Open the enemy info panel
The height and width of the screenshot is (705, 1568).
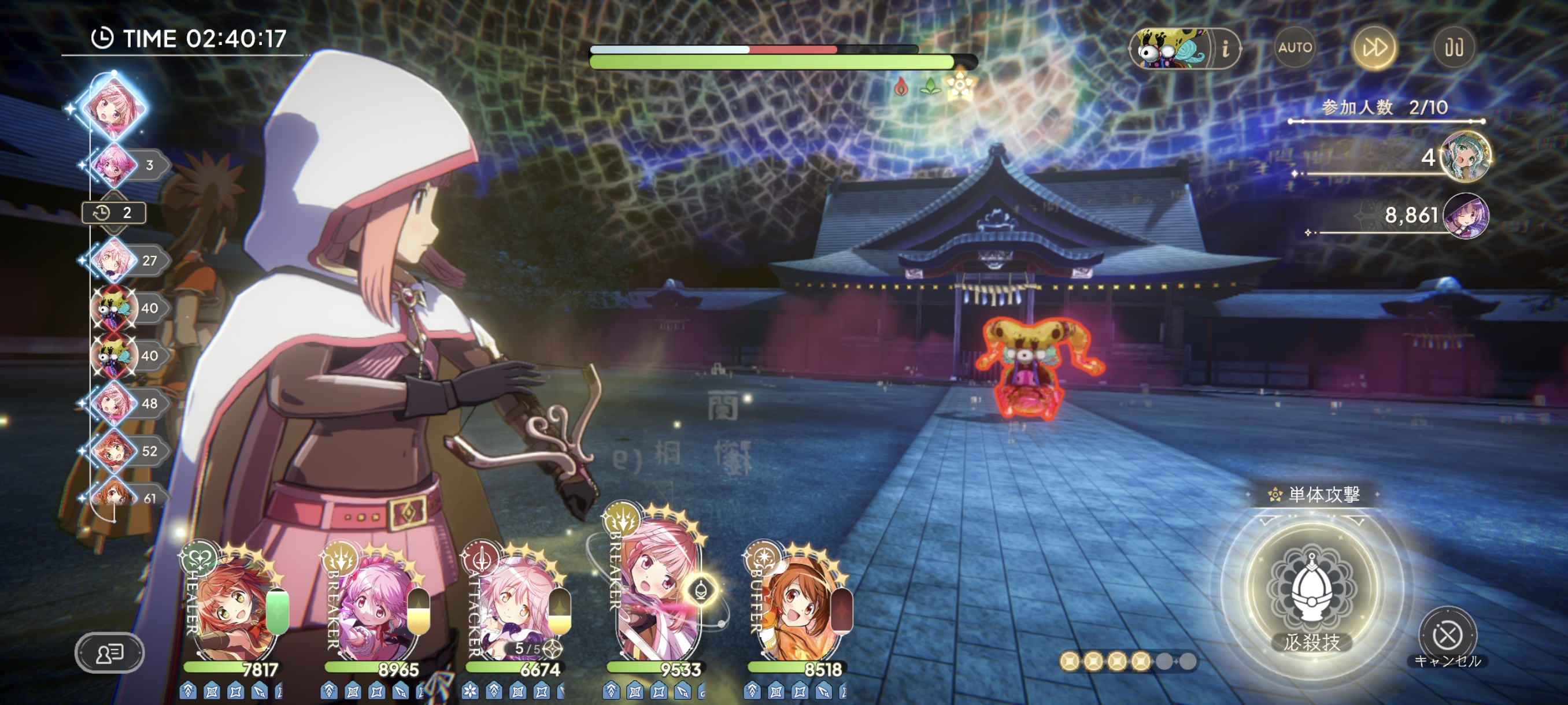(x=1225, y=48)
